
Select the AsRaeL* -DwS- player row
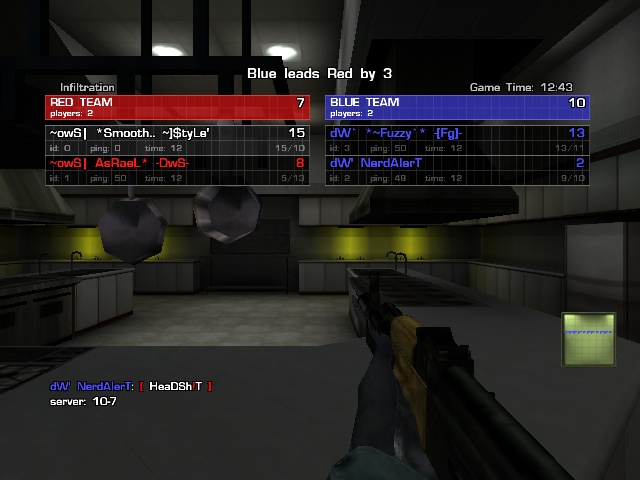(176, 168)
